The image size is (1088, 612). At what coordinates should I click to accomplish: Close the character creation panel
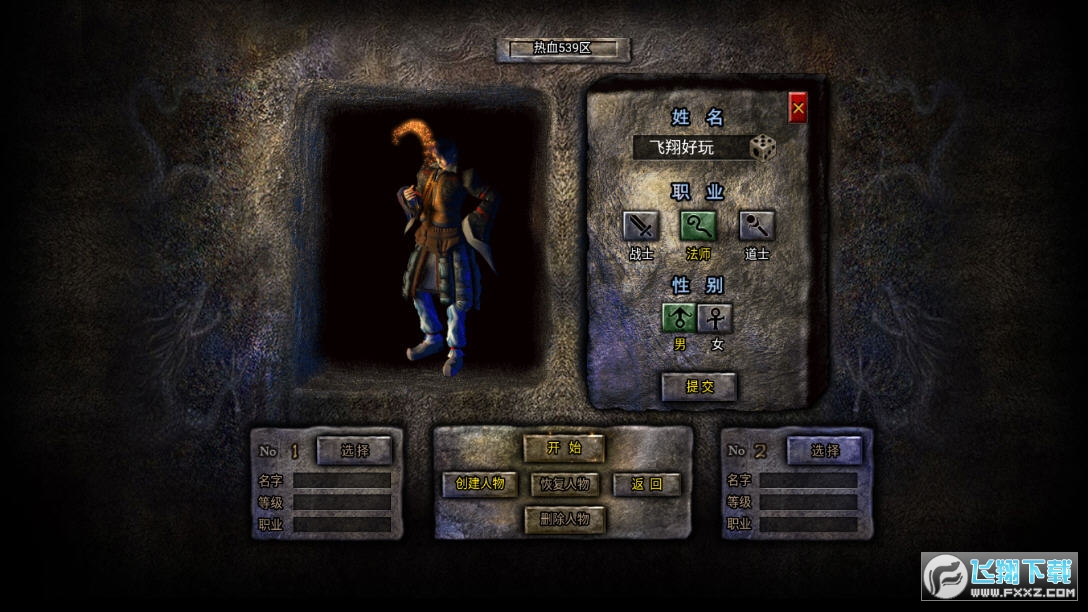(x=797, y=108)
